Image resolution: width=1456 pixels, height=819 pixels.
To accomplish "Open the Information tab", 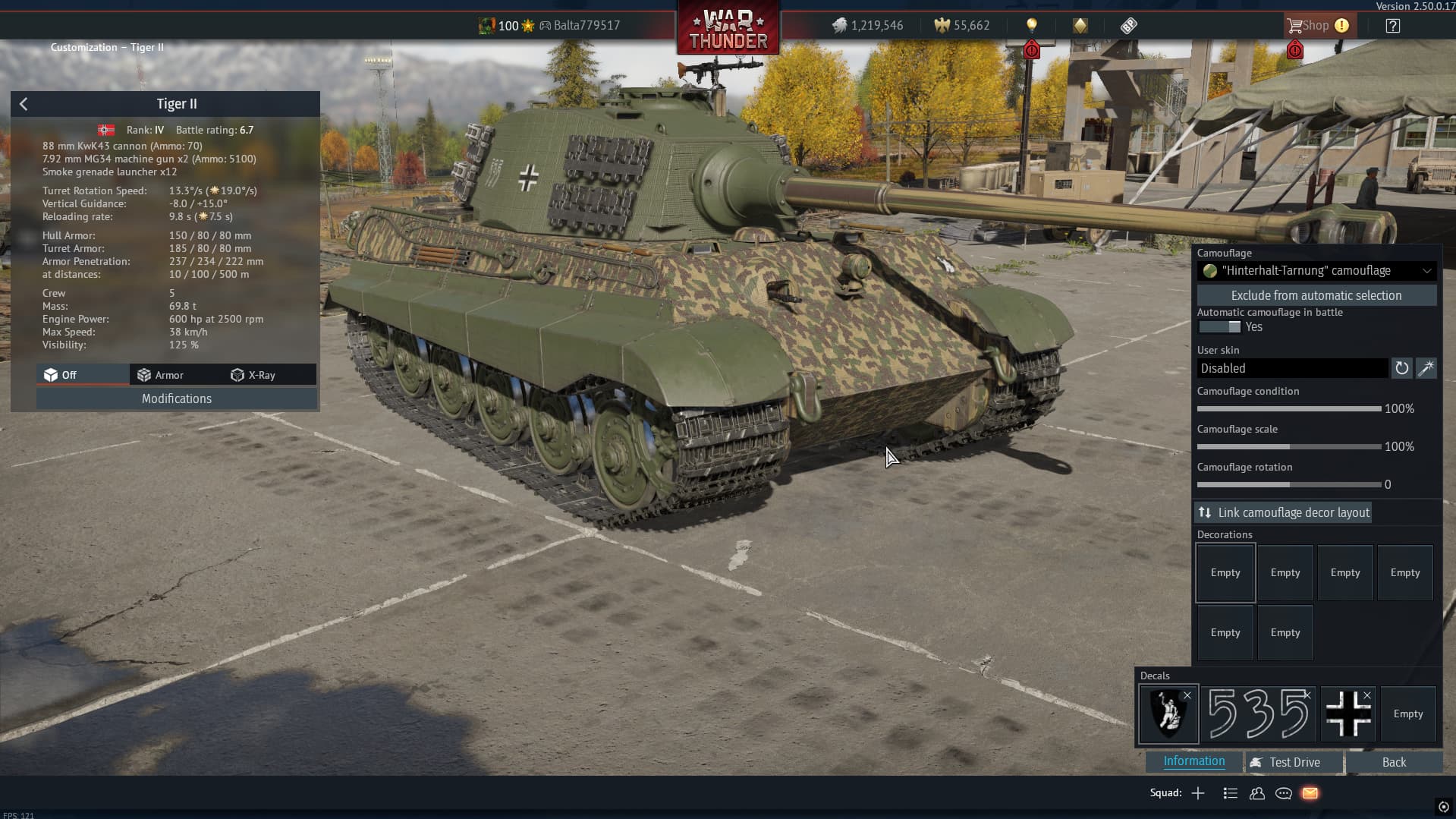I will pyautogui.click(x=1193, y=761).
